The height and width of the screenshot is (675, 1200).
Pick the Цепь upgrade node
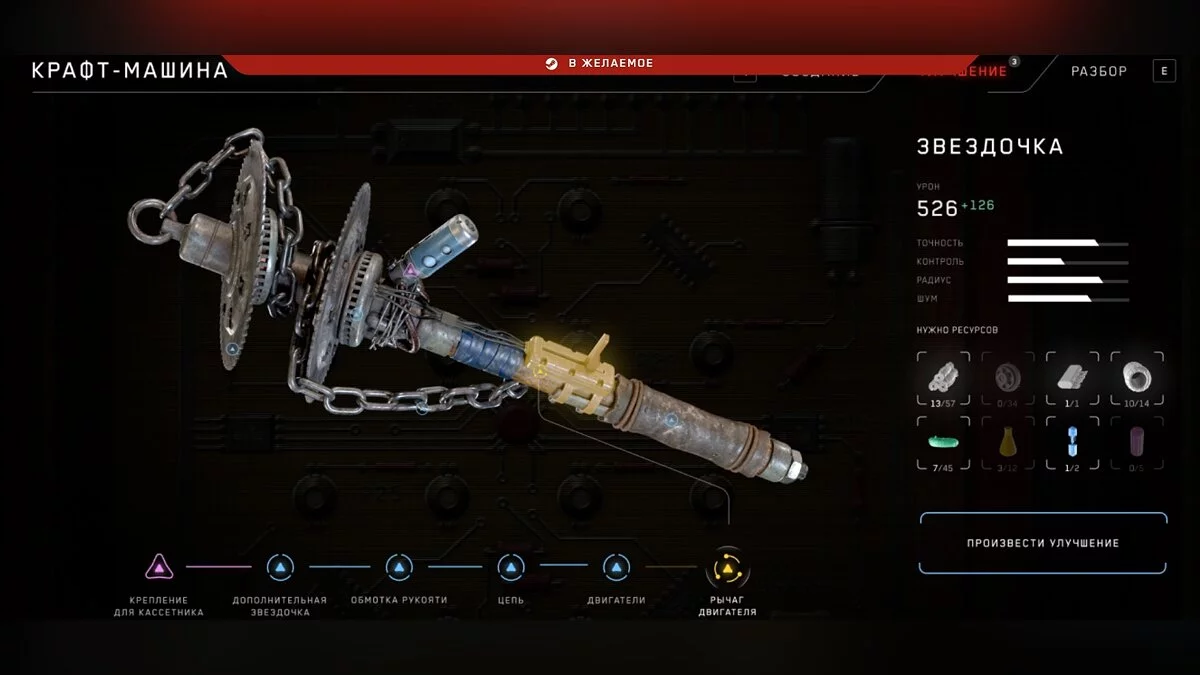click(x=512, y=568)
